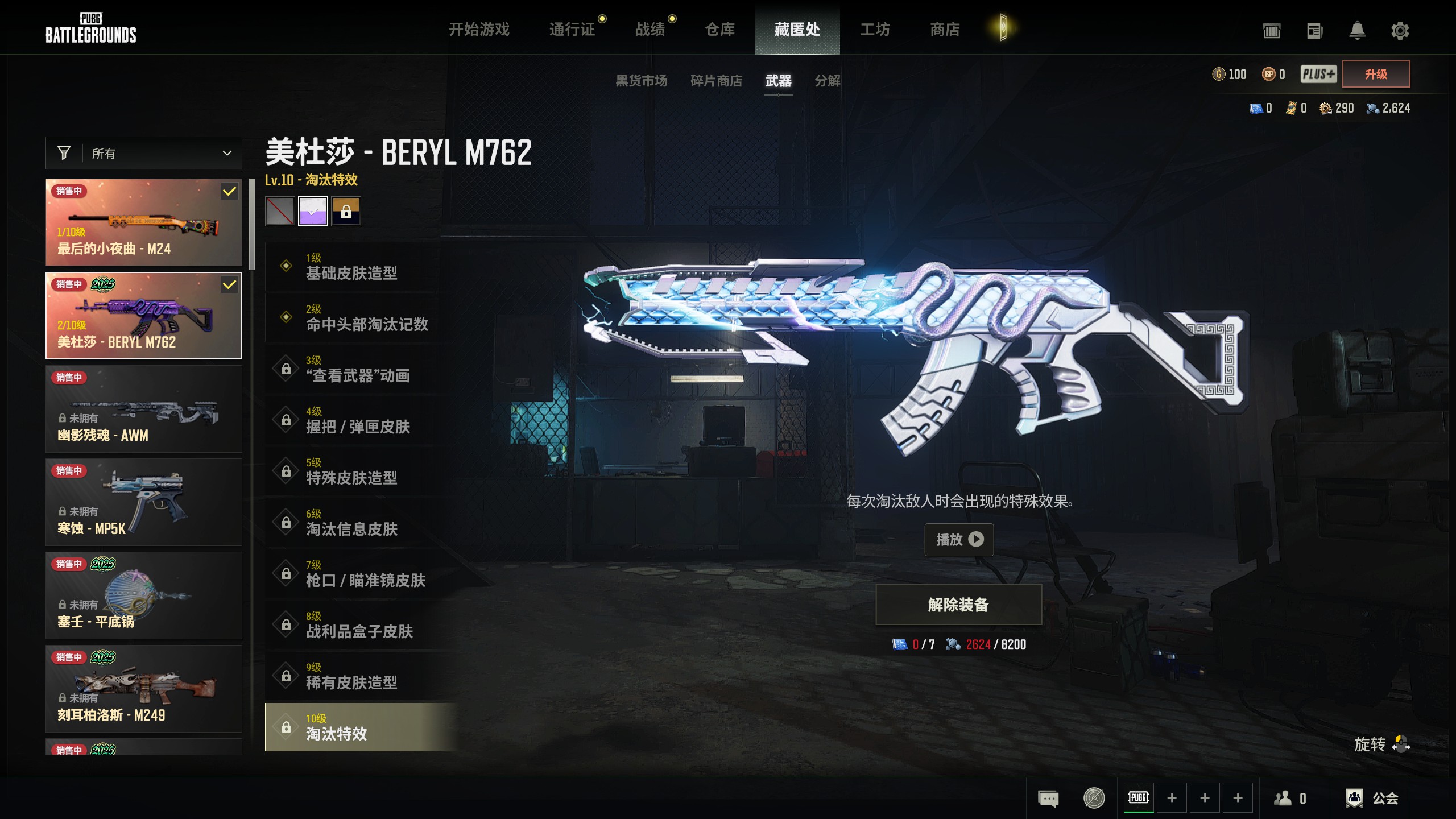Open the 所有 filter dropdown
1456x819 pixels.
pos(144,153)
